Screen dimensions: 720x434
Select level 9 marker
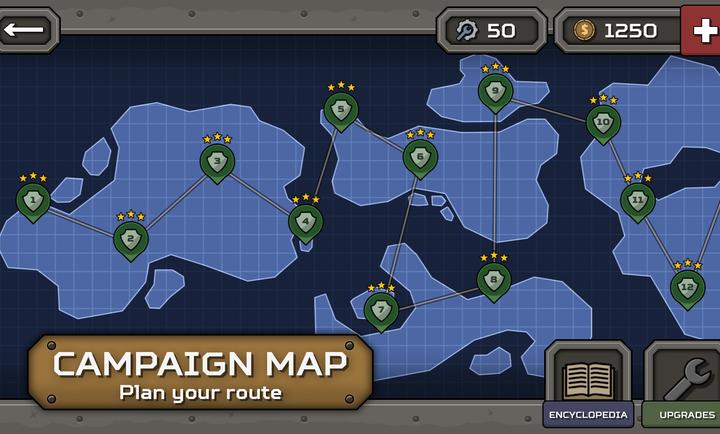click(x=495, y=91)
